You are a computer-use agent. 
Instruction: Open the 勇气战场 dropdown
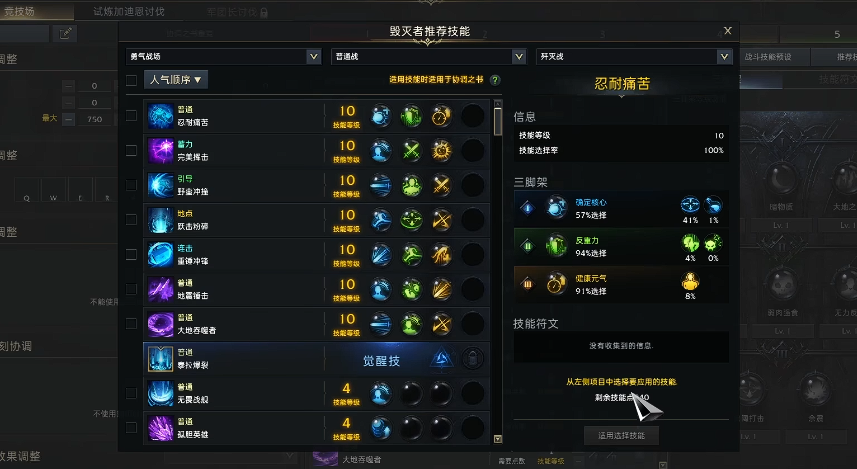click(224, 57)
